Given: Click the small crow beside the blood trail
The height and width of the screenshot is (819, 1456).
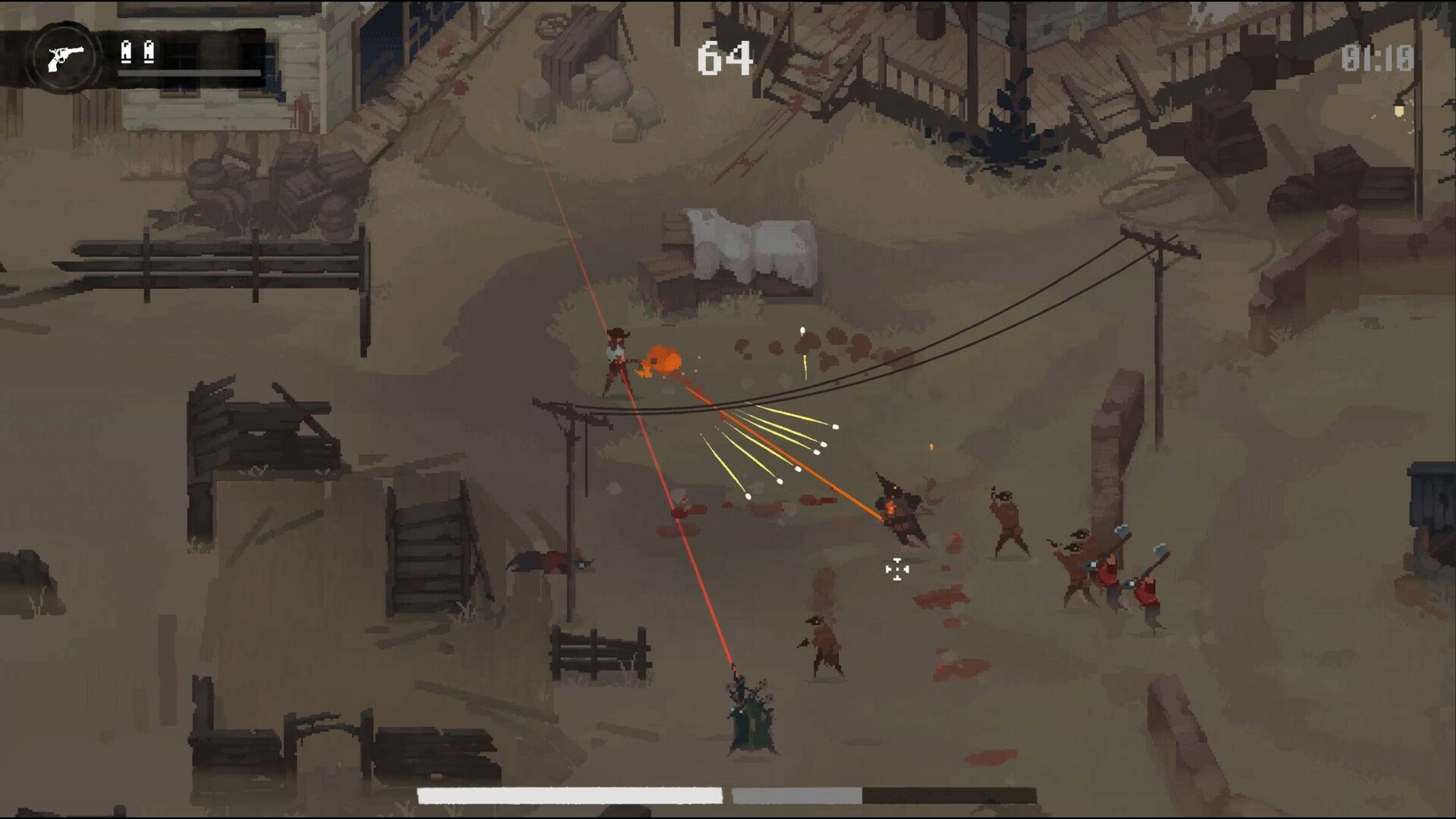Looking at the screenshot, I should 824,640.
